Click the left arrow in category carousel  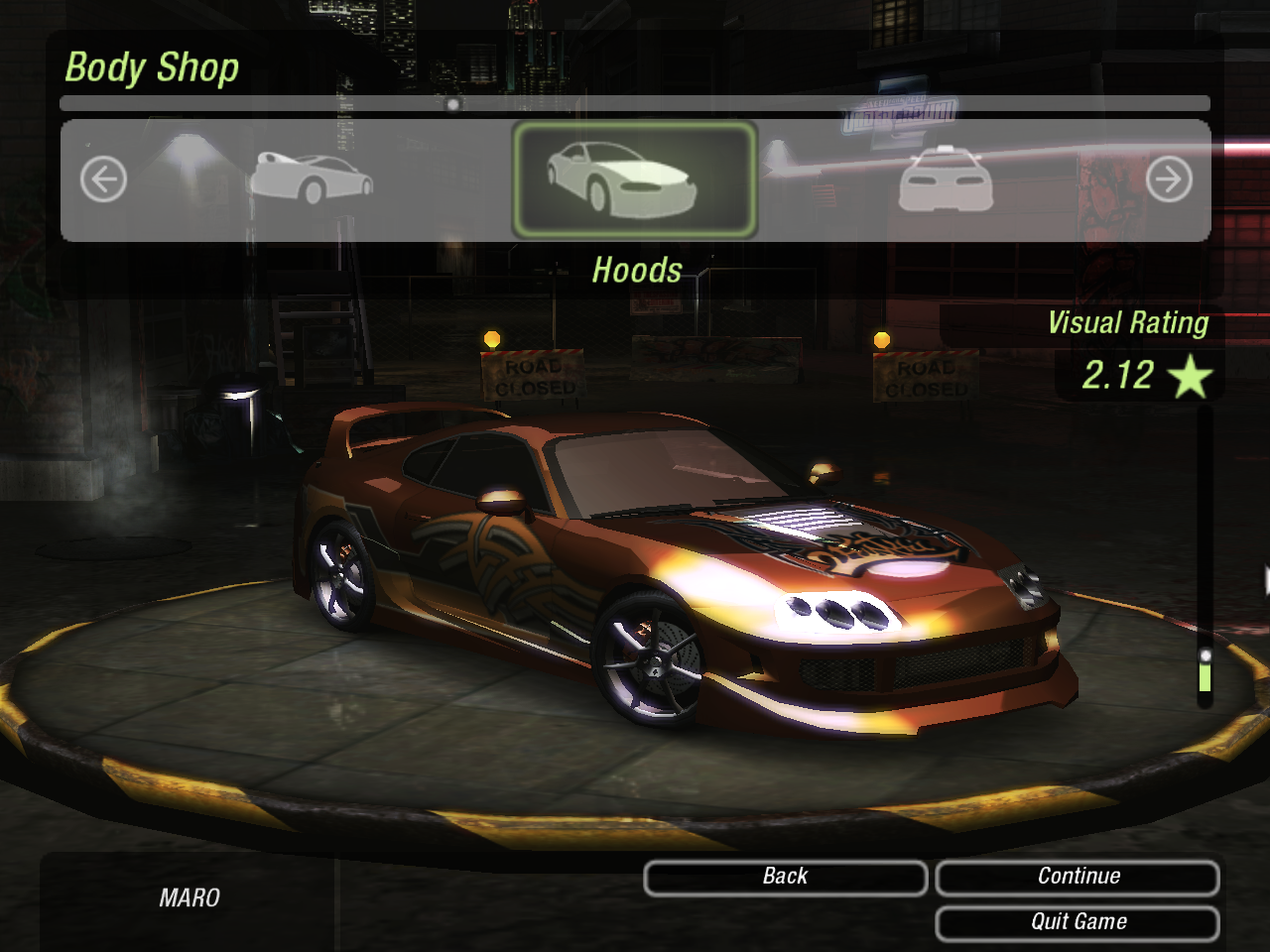103,180
